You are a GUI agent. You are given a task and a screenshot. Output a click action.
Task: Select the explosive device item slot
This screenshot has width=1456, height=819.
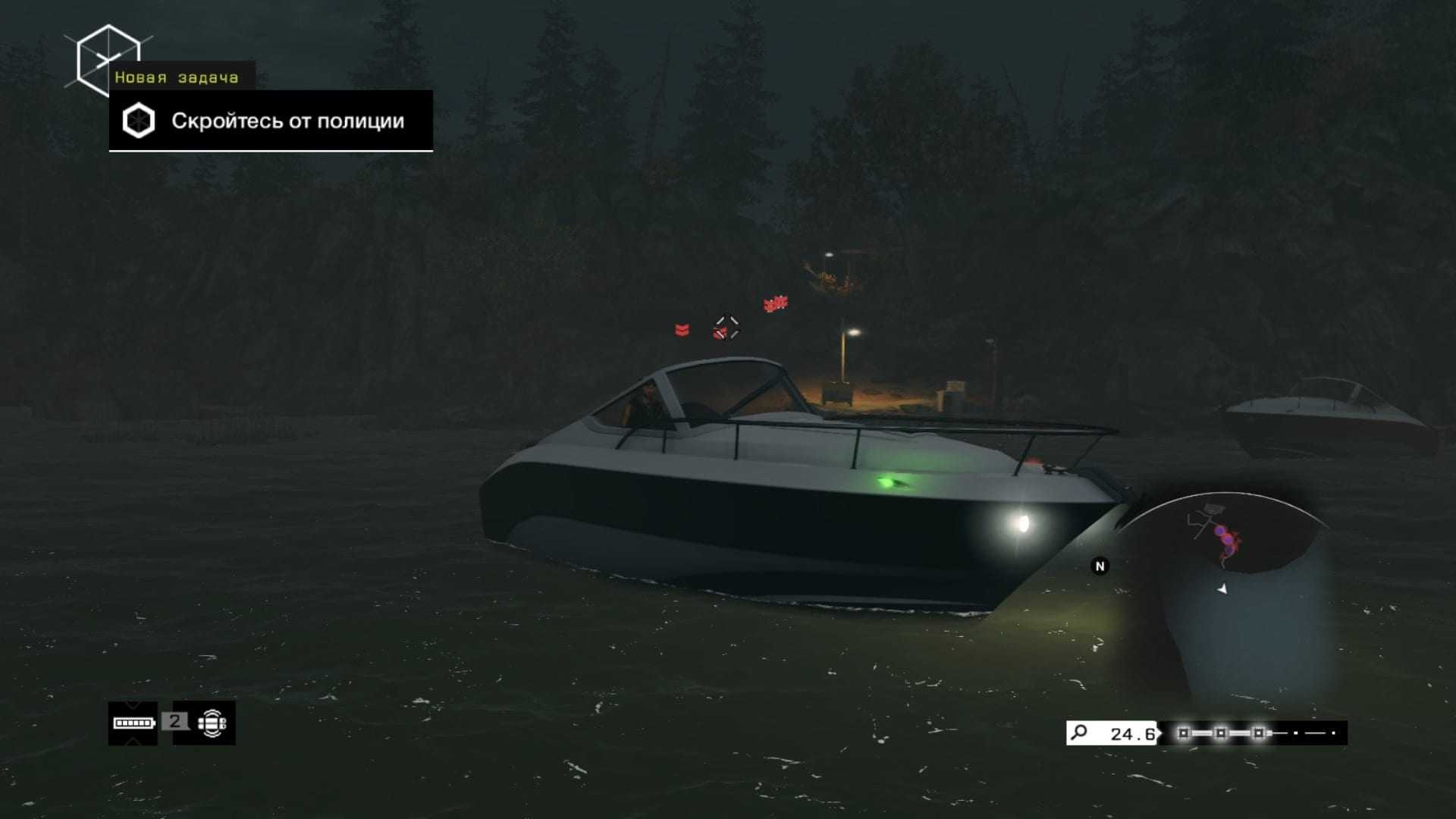(x=212, y=723)
